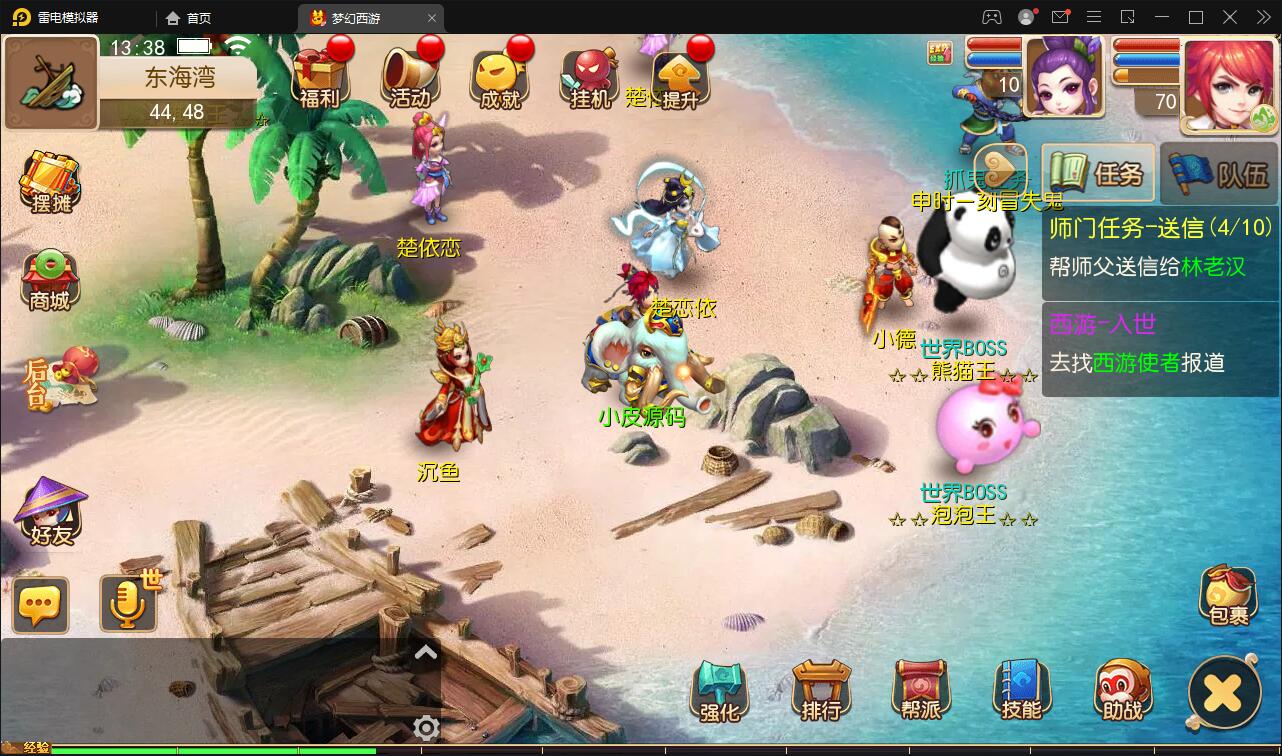Tap the world voice microphone button

(x=128, y=604)
